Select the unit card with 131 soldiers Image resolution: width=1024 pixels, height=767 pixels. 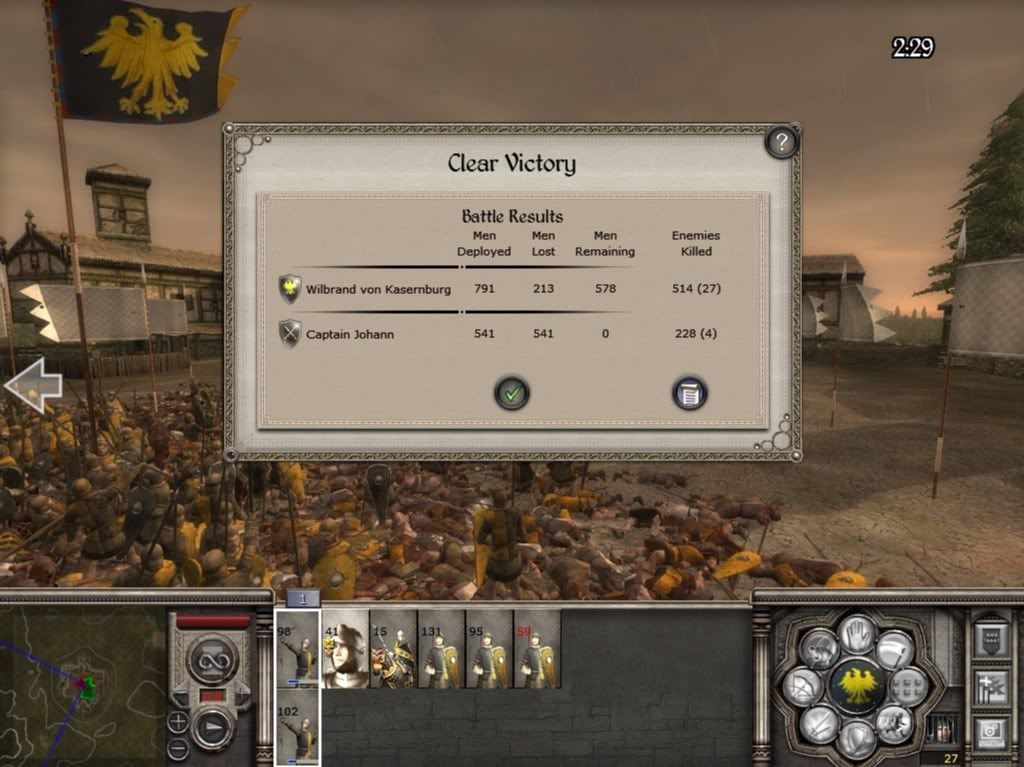441,649
